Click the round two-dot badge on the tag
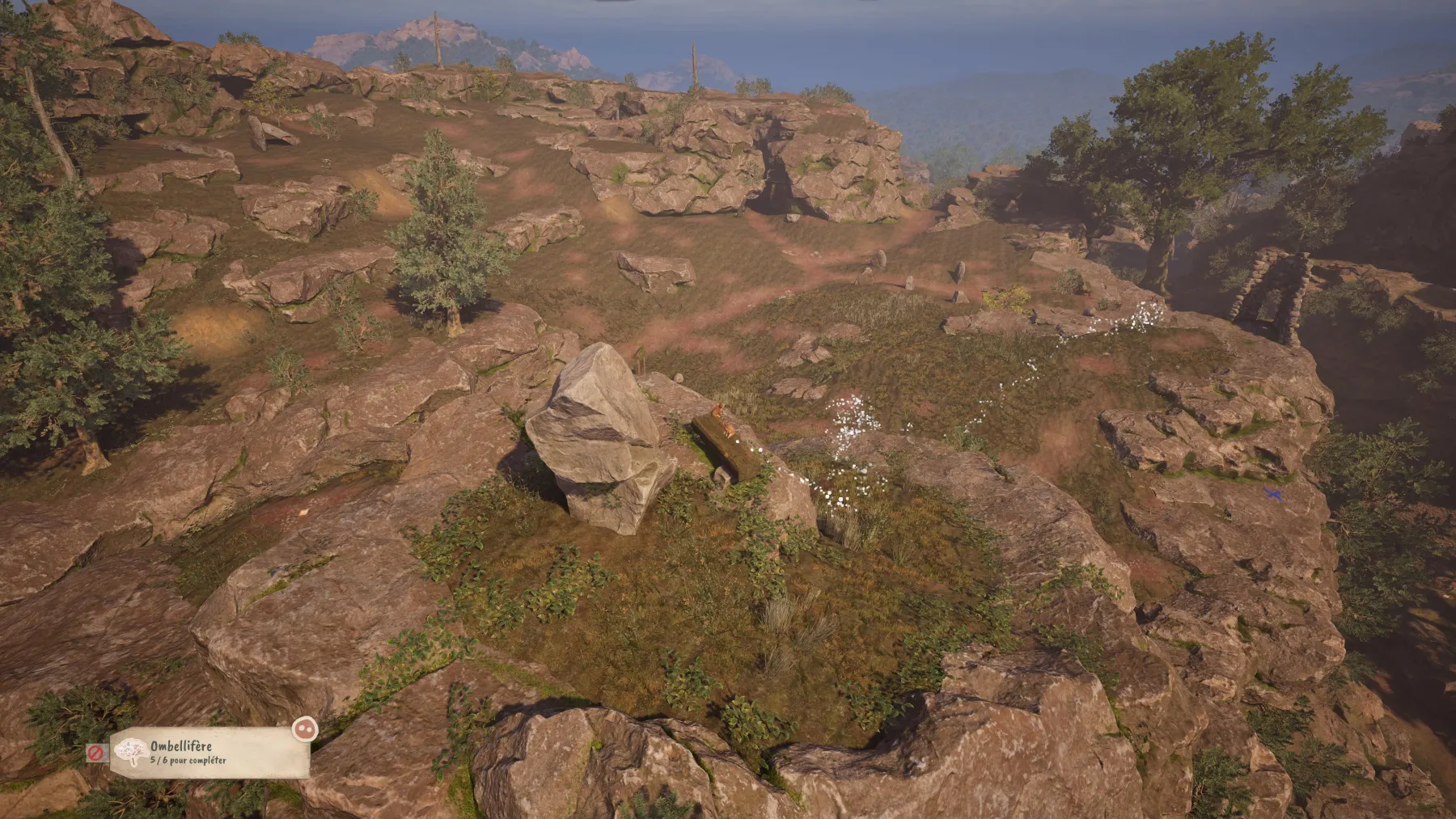Screen dimensions: 1456x819 pyautogui.click(x=304, y=728)
